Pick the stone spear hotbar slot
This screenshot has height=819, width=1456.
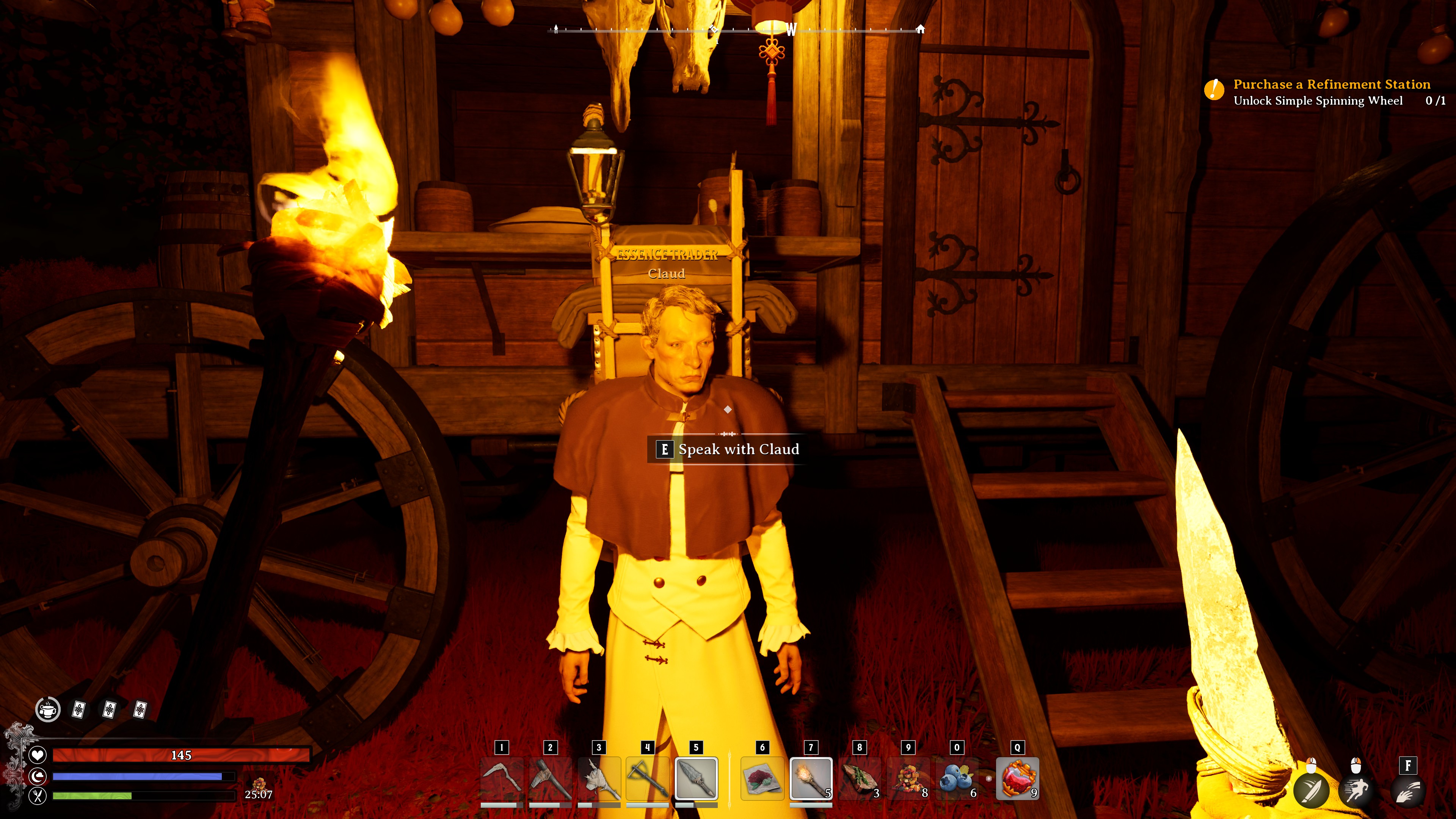coord(697,780)
